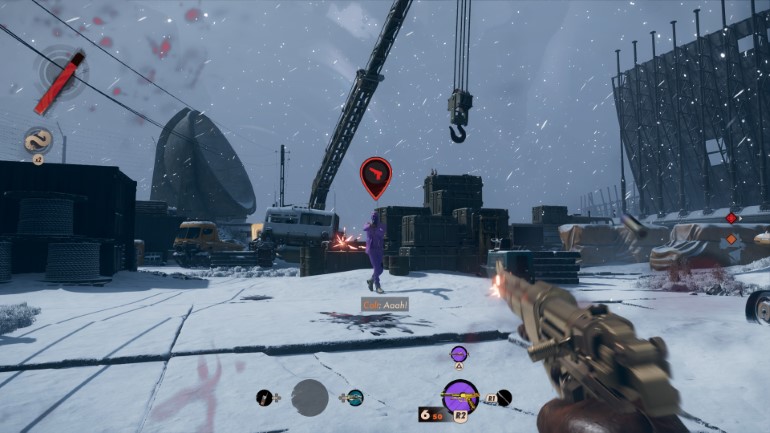
Task: Click the red diamond marker on the screen edge
Action: point(731,218)
